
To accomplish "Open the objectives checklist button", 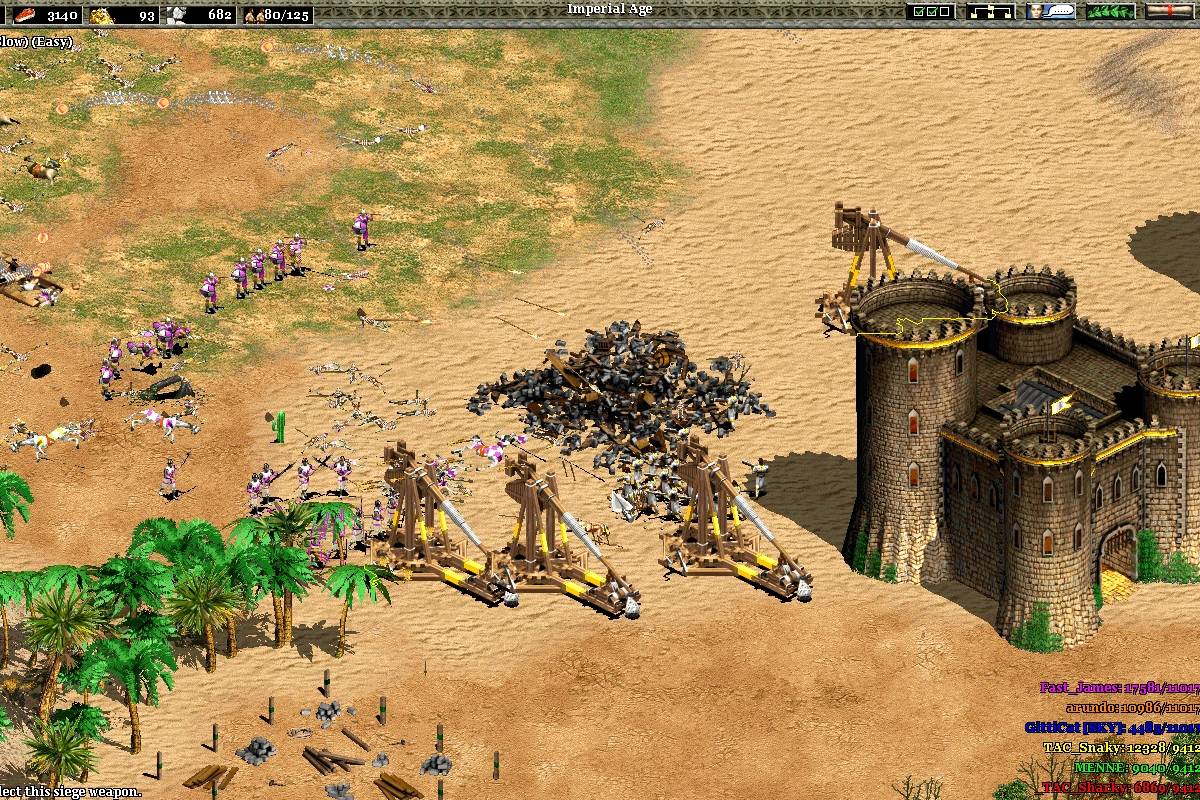I will click(930, 12).
